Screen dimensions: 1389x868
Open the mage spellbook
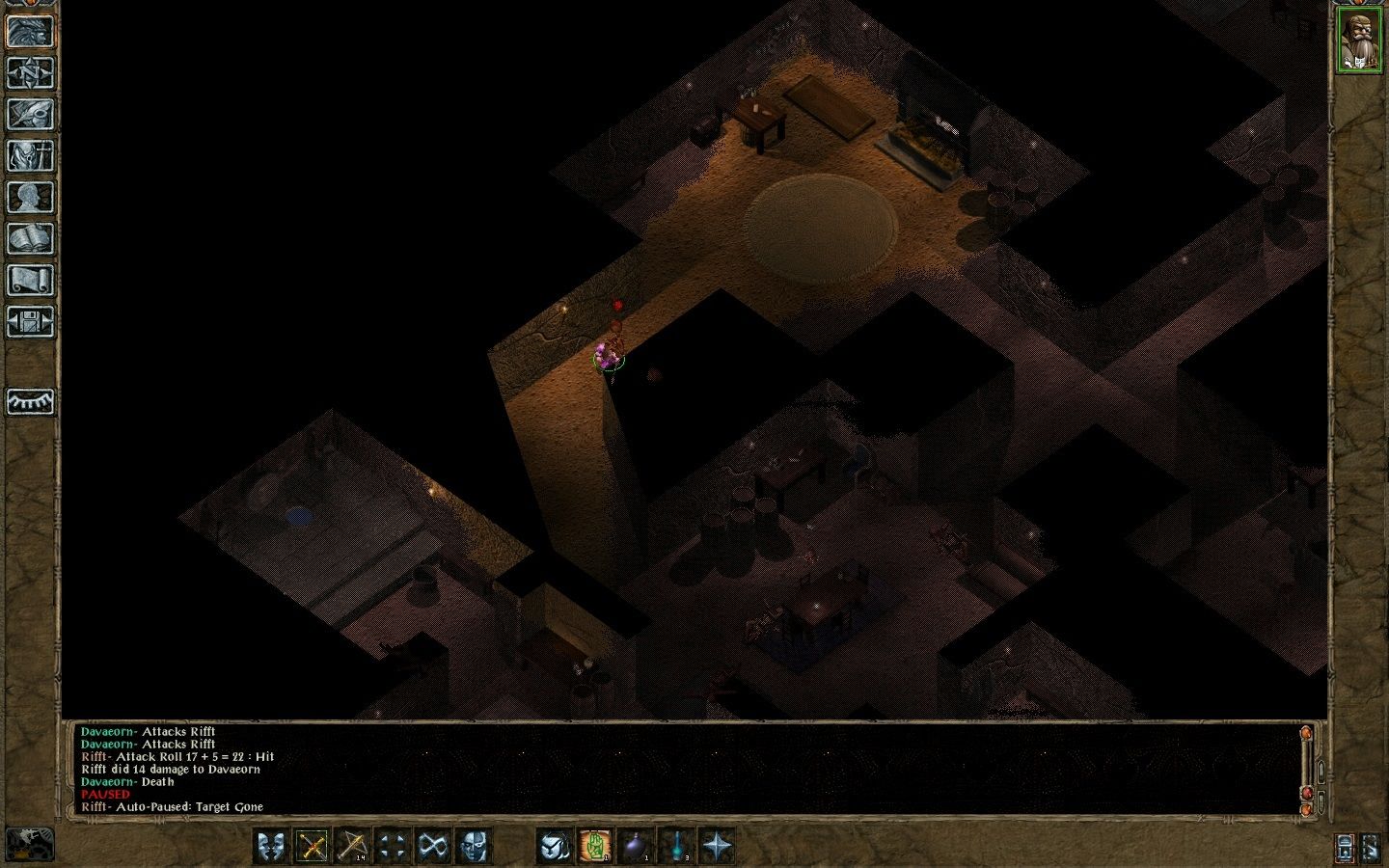click(31, 237)
